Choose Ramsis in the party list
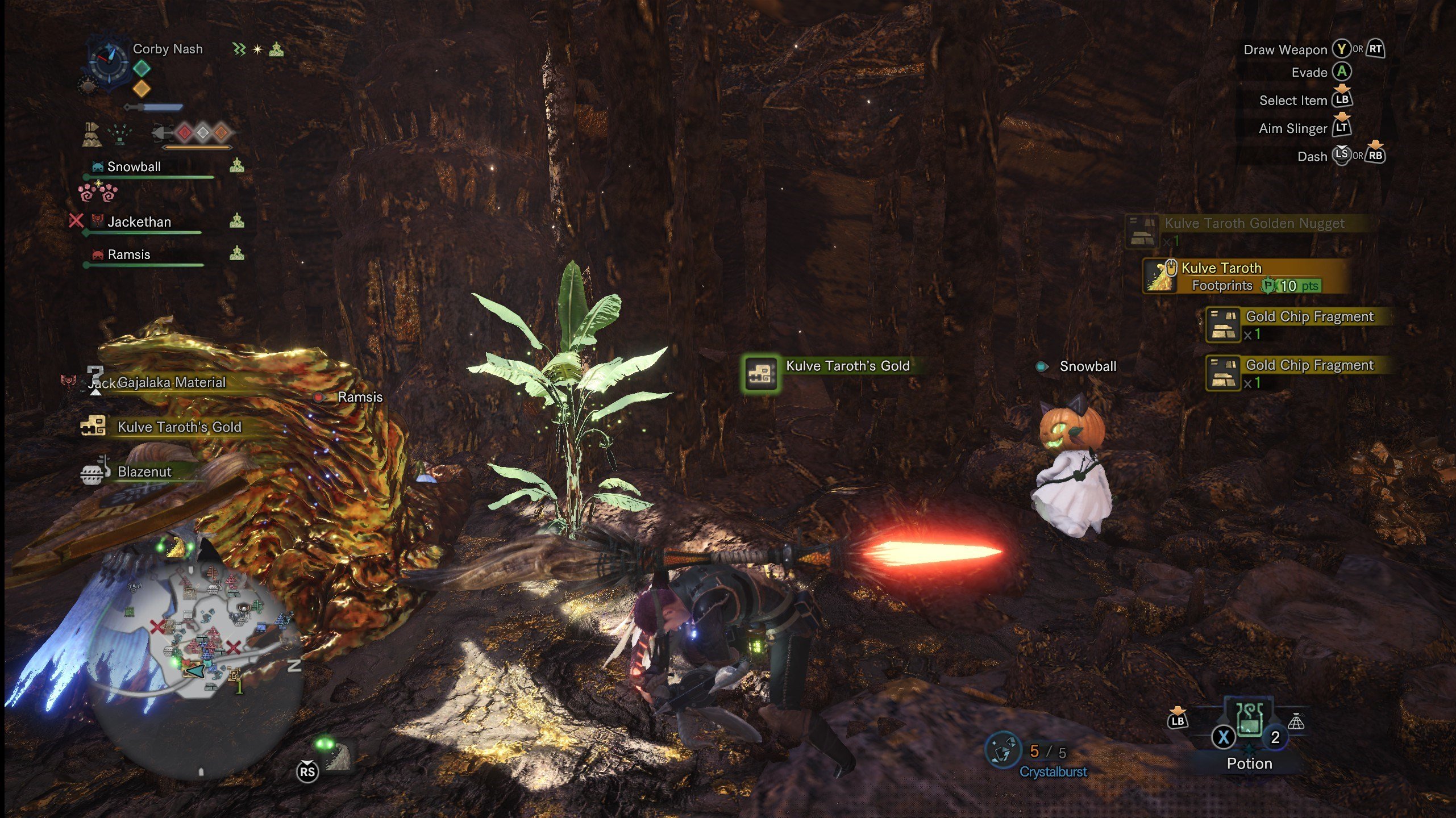Screen dimensions: 1456x818 pos(129,254)
